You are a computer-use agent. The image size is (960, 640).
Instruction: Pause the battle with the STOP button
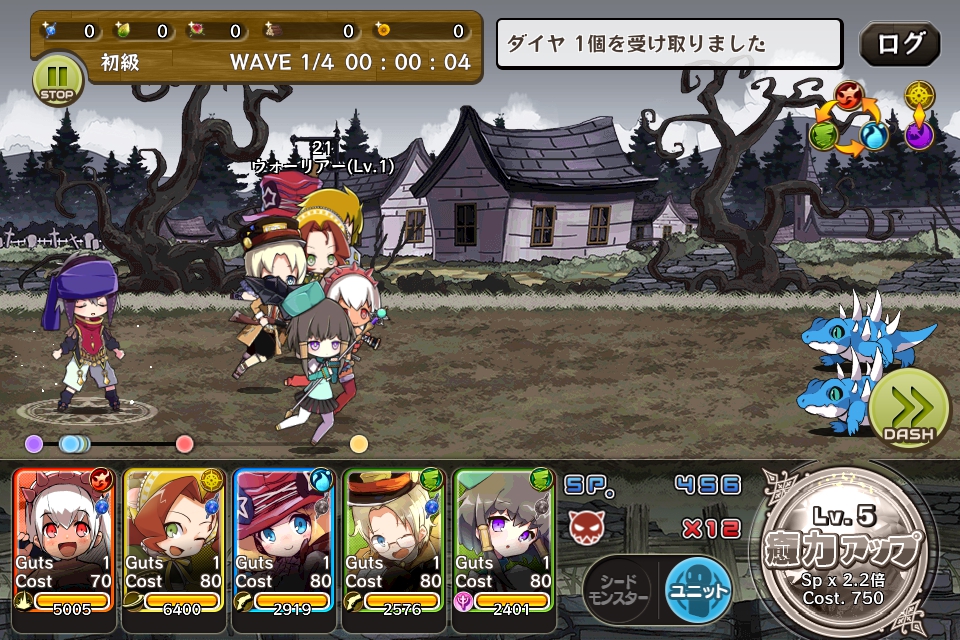tap(59, 80)
